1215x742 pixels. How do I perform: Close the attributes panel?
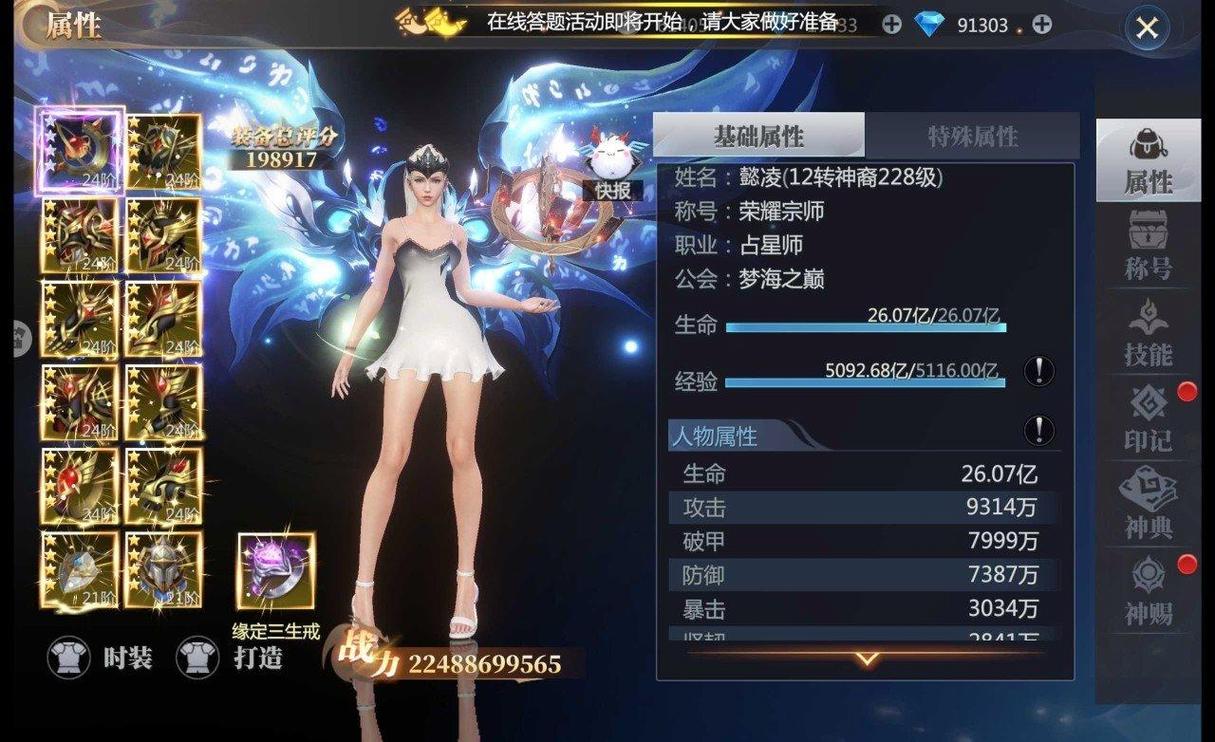(1146, 28)
